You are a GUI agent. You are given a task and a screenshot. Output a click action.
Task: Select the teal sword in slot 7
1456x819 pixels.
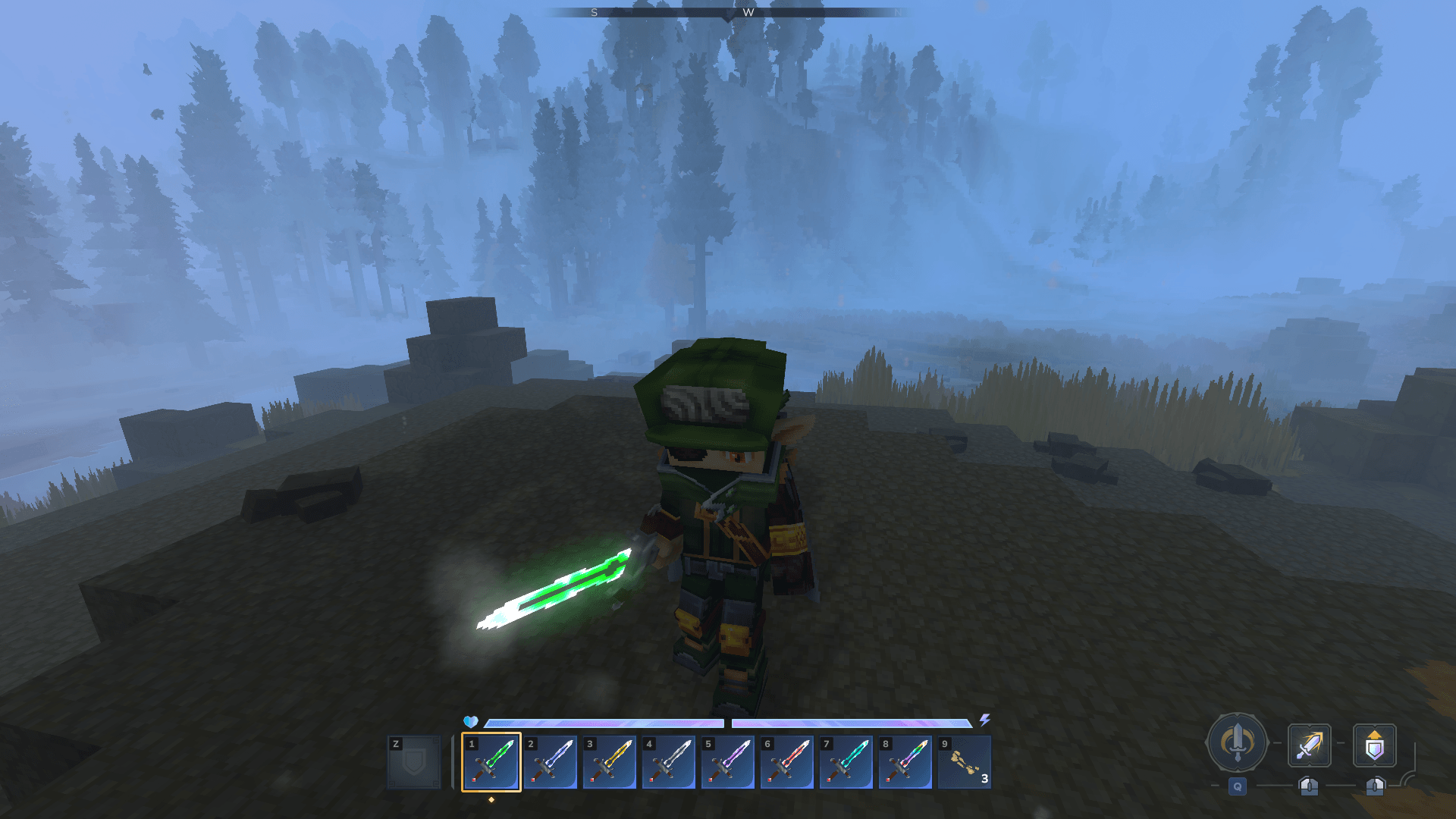pos(846,762)
